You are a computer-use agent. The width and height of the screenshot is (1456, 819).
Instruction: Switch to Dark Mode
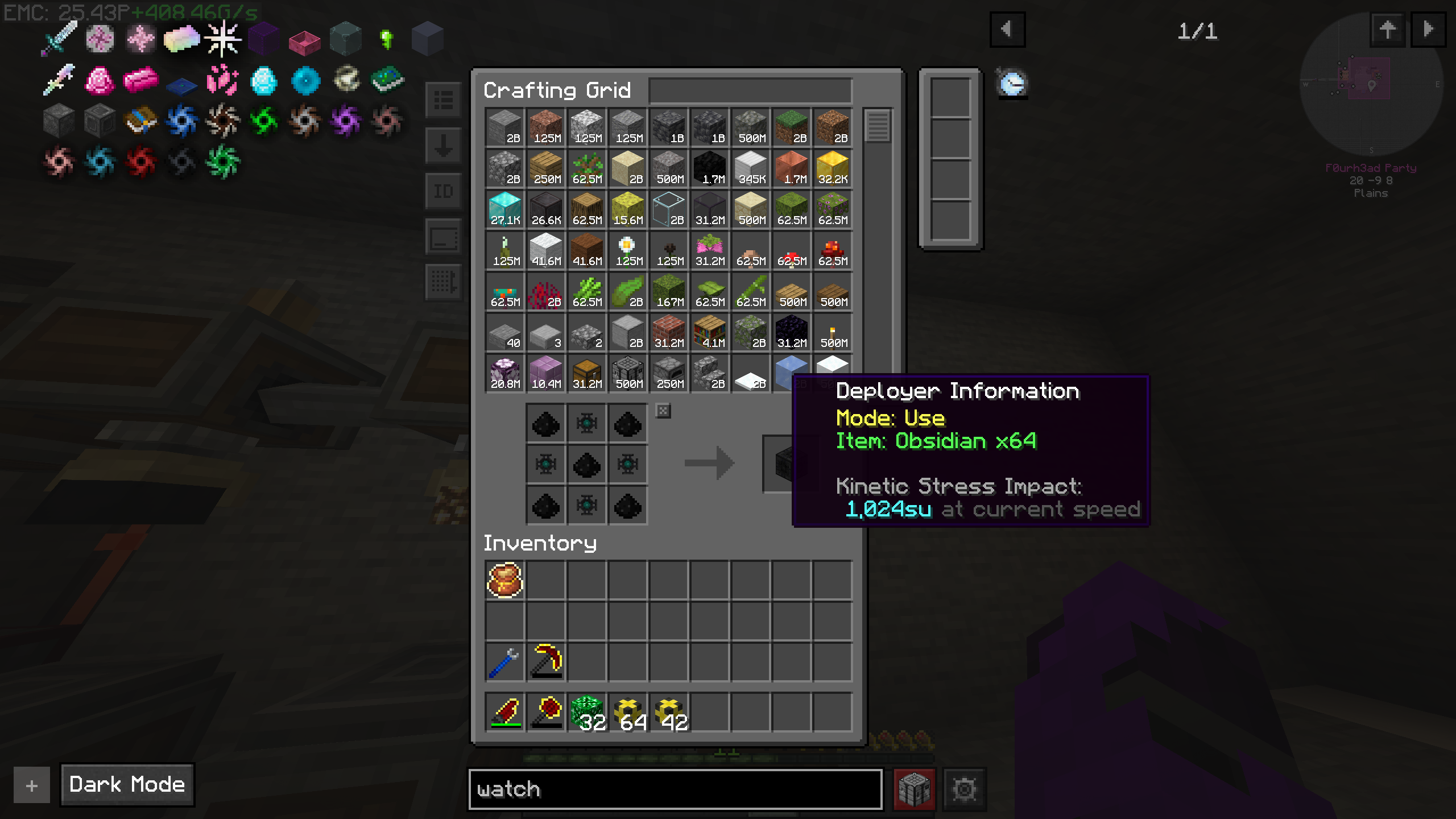click(x=126, y=784)
